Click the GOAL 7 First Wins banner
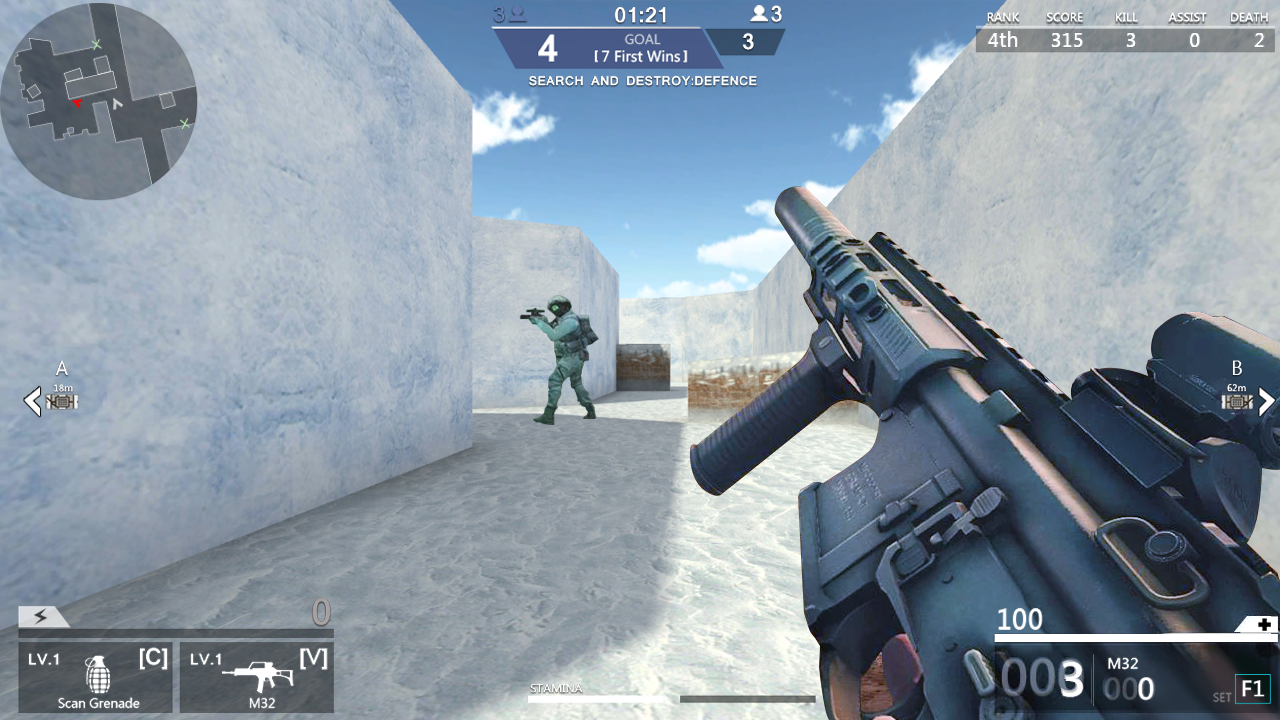The height and width of the screenshot is (720, 1280). point(640,43)
